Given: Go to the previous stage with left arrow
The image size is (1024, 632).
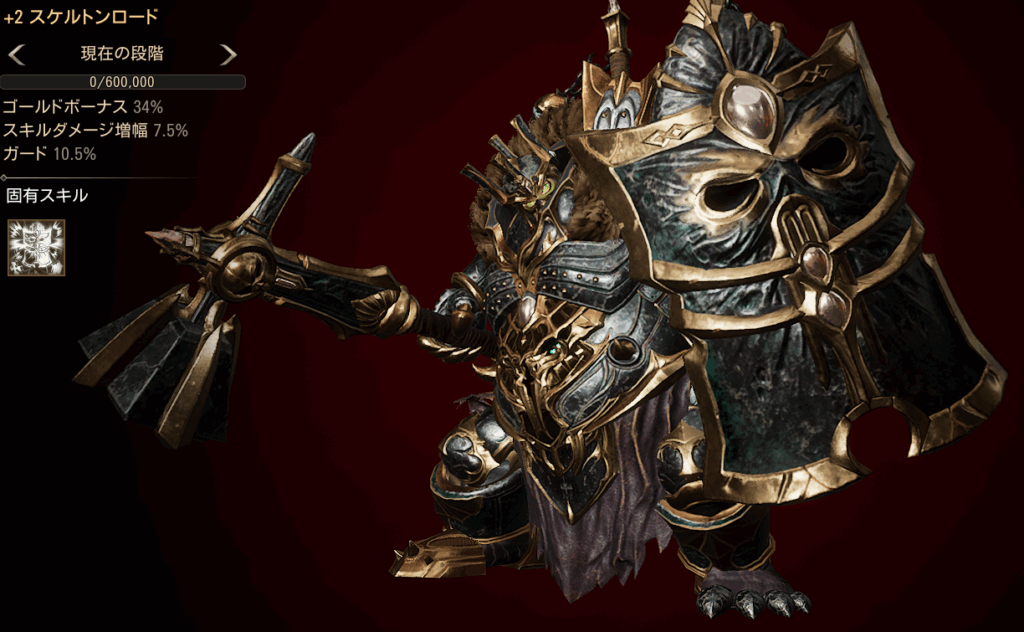Looking at the screenshot, I should pyautogui.click(x=17, y=54).
